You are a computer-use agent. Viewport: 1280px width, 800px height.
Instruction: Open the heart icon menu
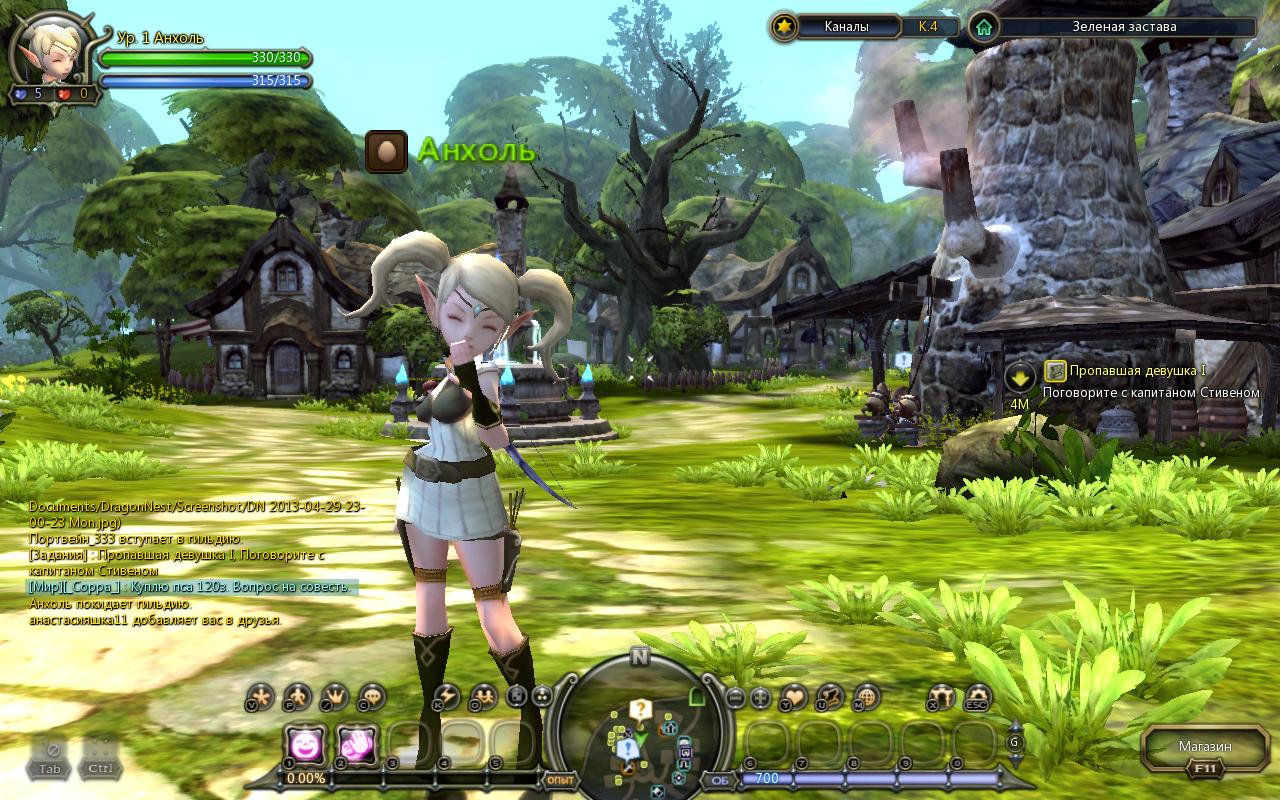click(793, 696)
